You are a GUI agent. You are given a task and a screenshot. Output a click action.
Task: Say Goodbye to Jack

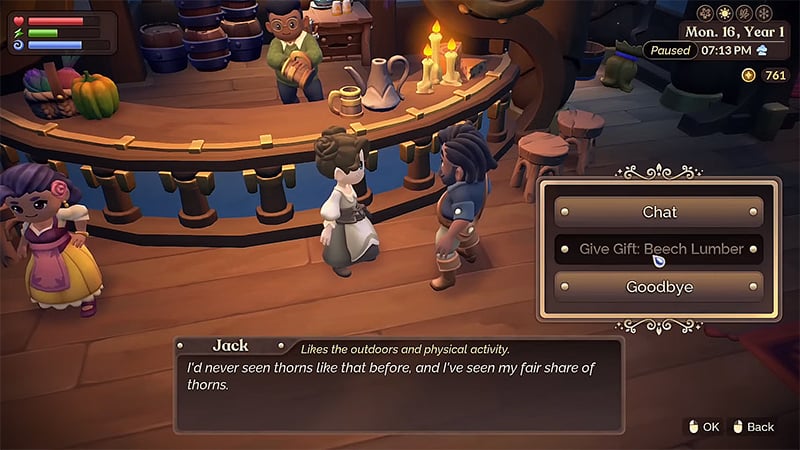tap(659, 287)
